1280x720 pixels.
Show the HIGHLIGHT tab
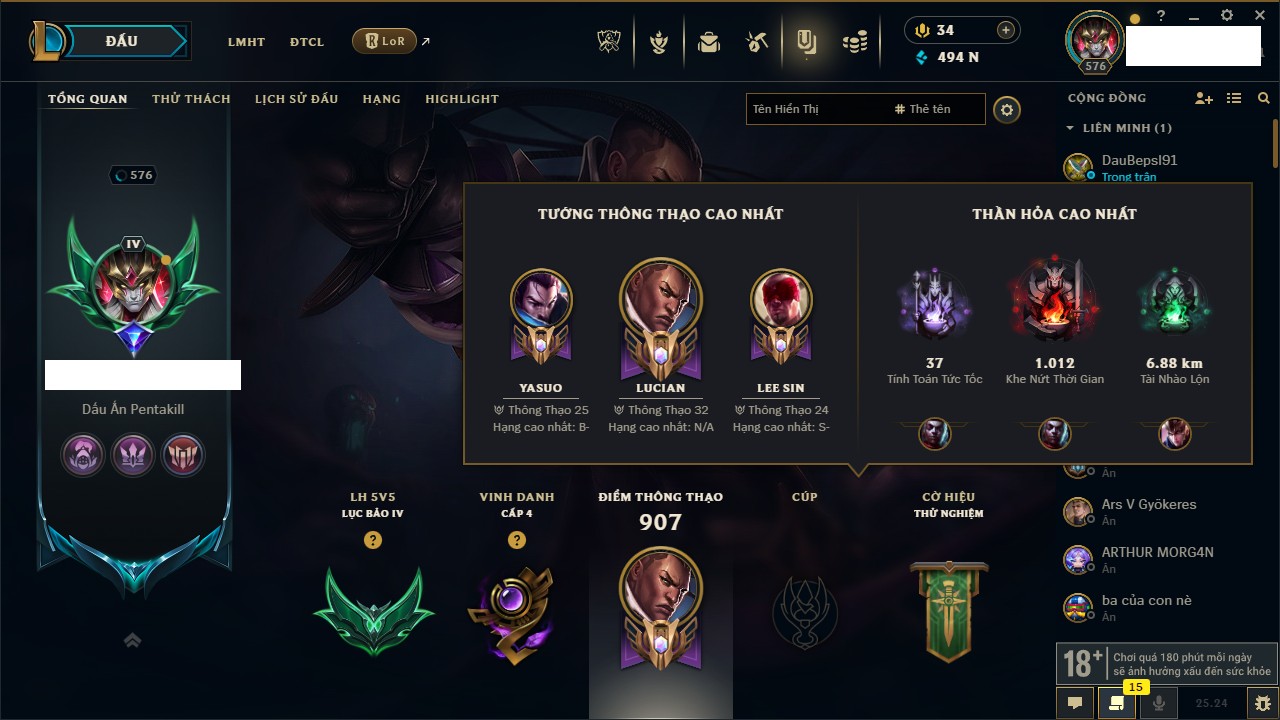pos(461,99)
